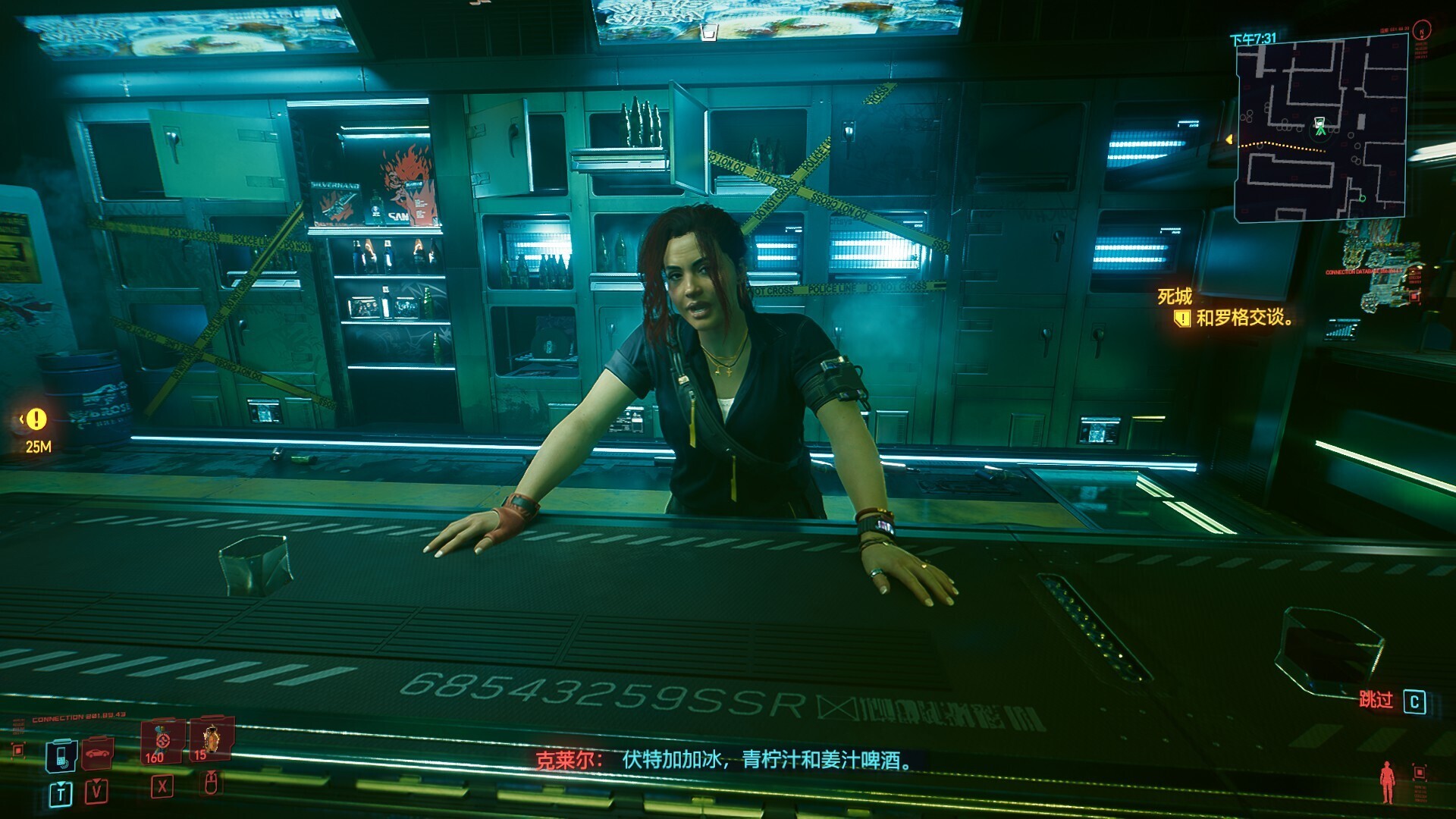Screen dimensions: 1456x819
Task: Select the vehicle call slot
Action: click(98, 753)
